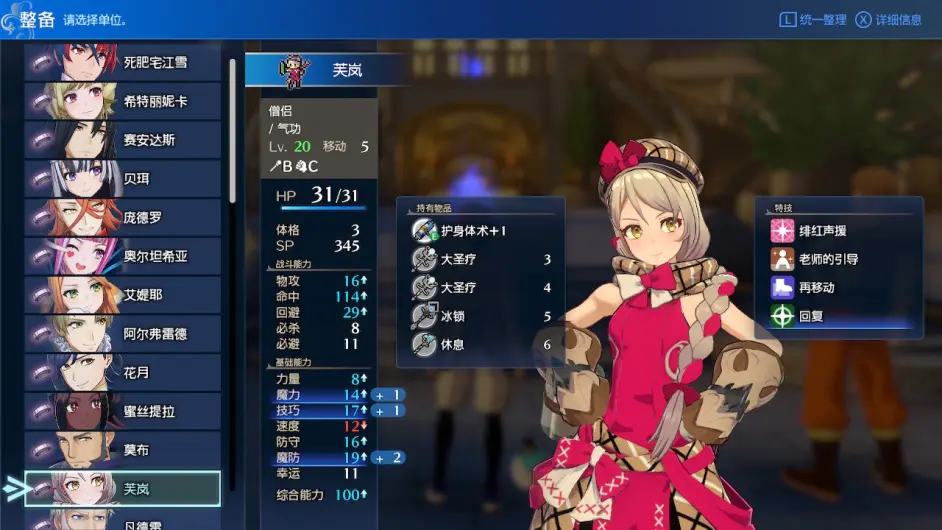942x530 pixels.
Task: Choose the unit 奥尔坦希亚
Action: [x=122, y=256]
